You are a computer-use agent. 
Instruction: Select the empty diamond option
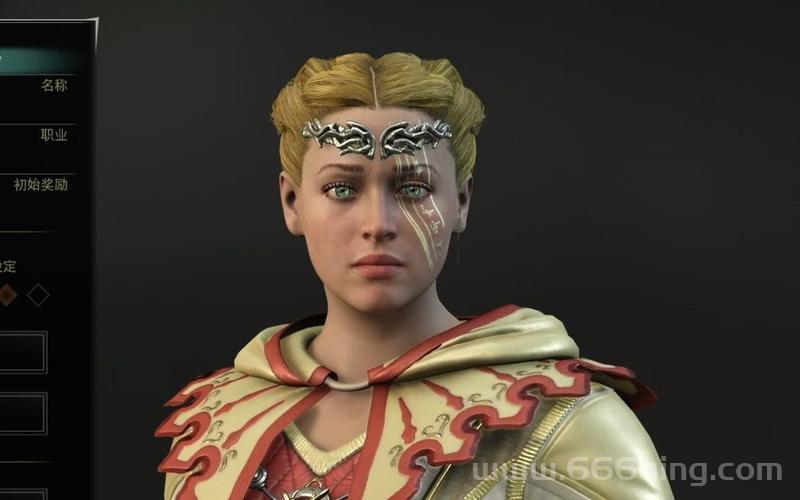38,295
